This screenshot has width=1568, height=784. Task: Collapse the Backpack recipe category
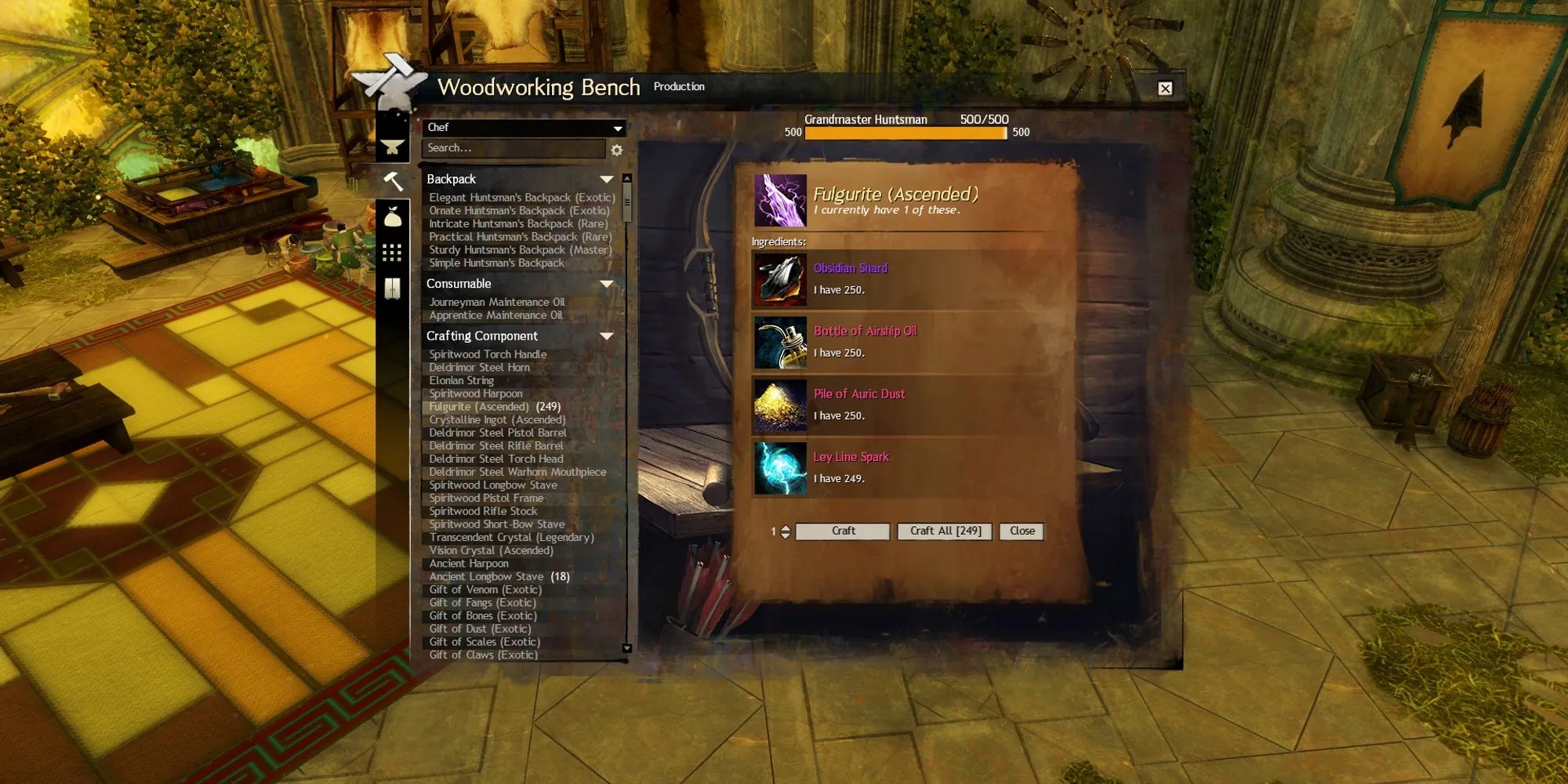coord(606,178)
